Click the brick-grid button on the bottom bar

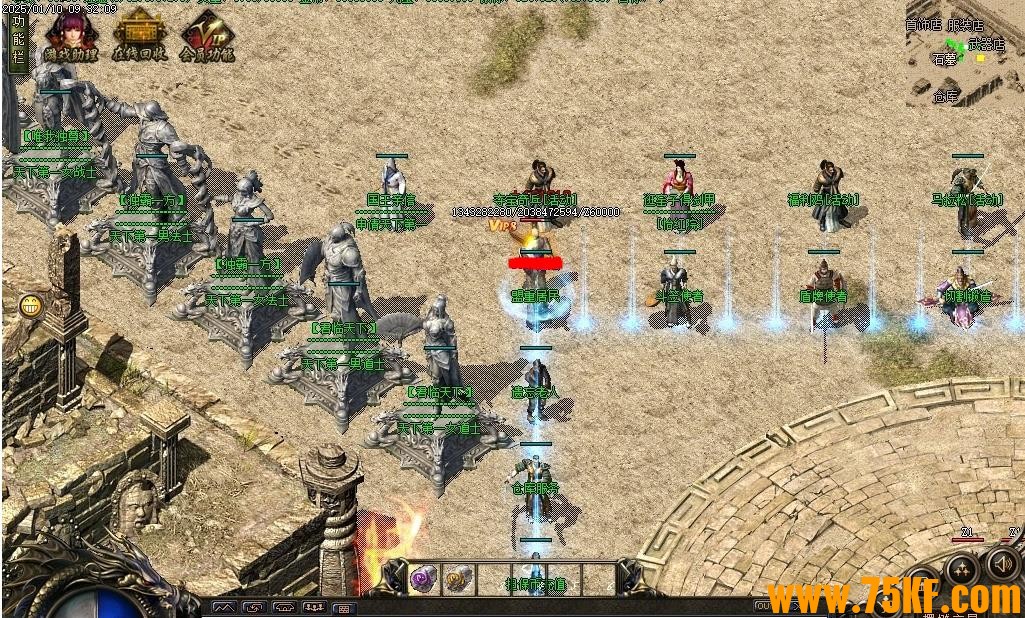pos(342,607)
